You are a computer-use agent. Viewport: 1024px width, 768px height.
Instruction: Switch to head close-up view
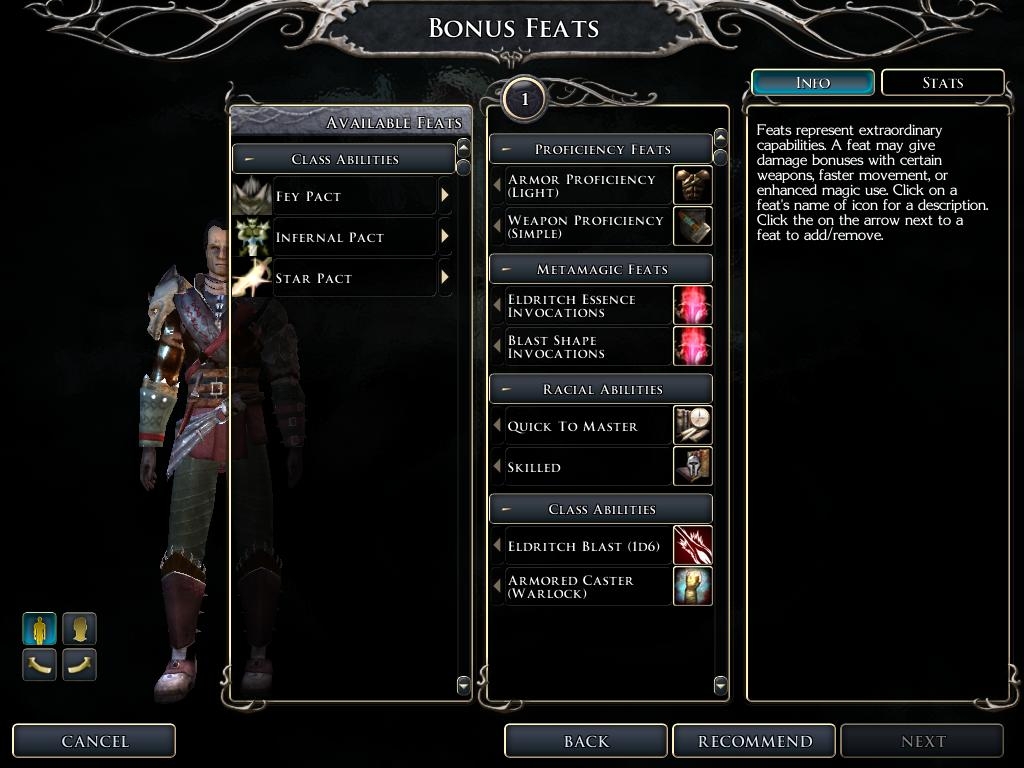click(79, 629)
